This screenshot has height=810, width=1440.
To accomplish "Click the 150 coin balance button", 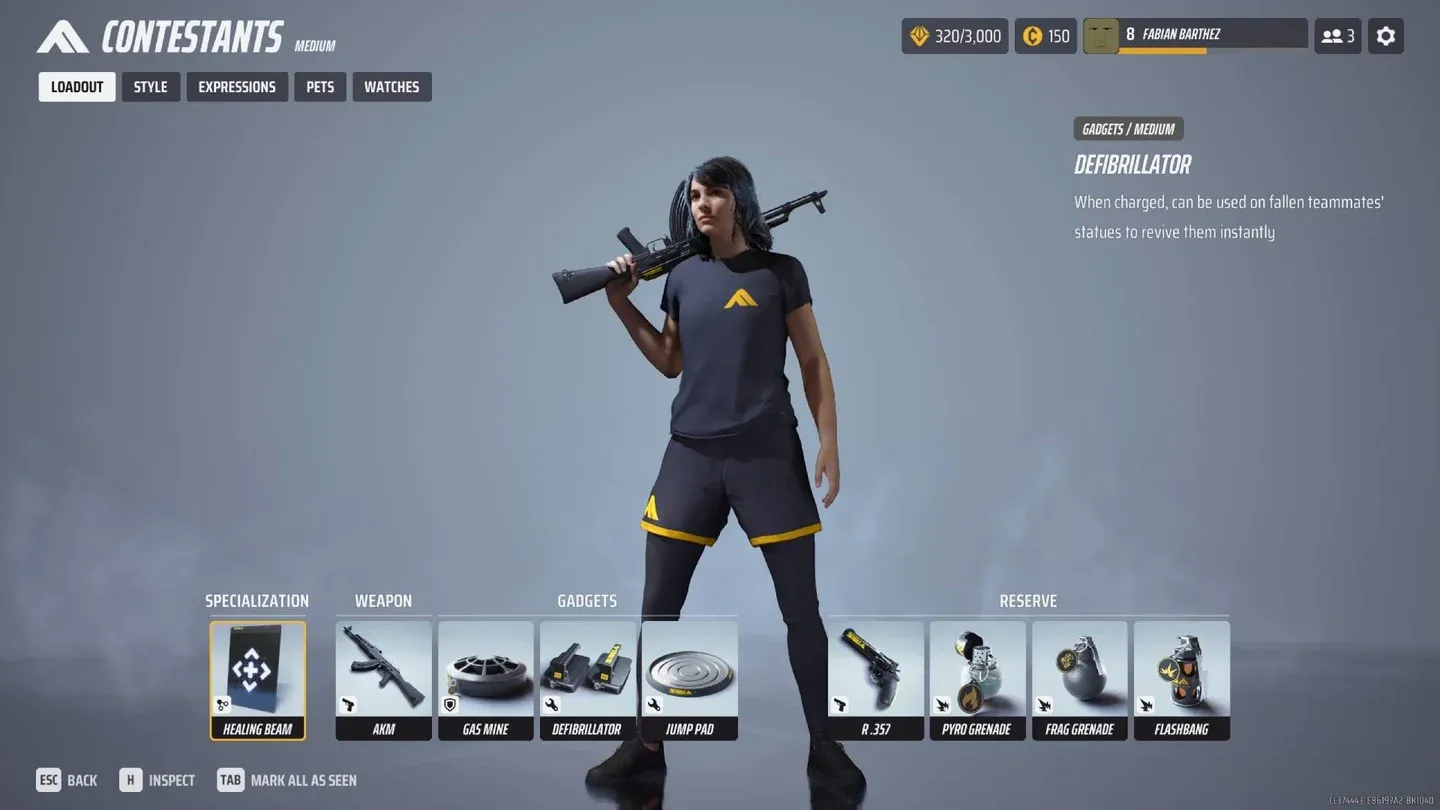I will 1046,36.
